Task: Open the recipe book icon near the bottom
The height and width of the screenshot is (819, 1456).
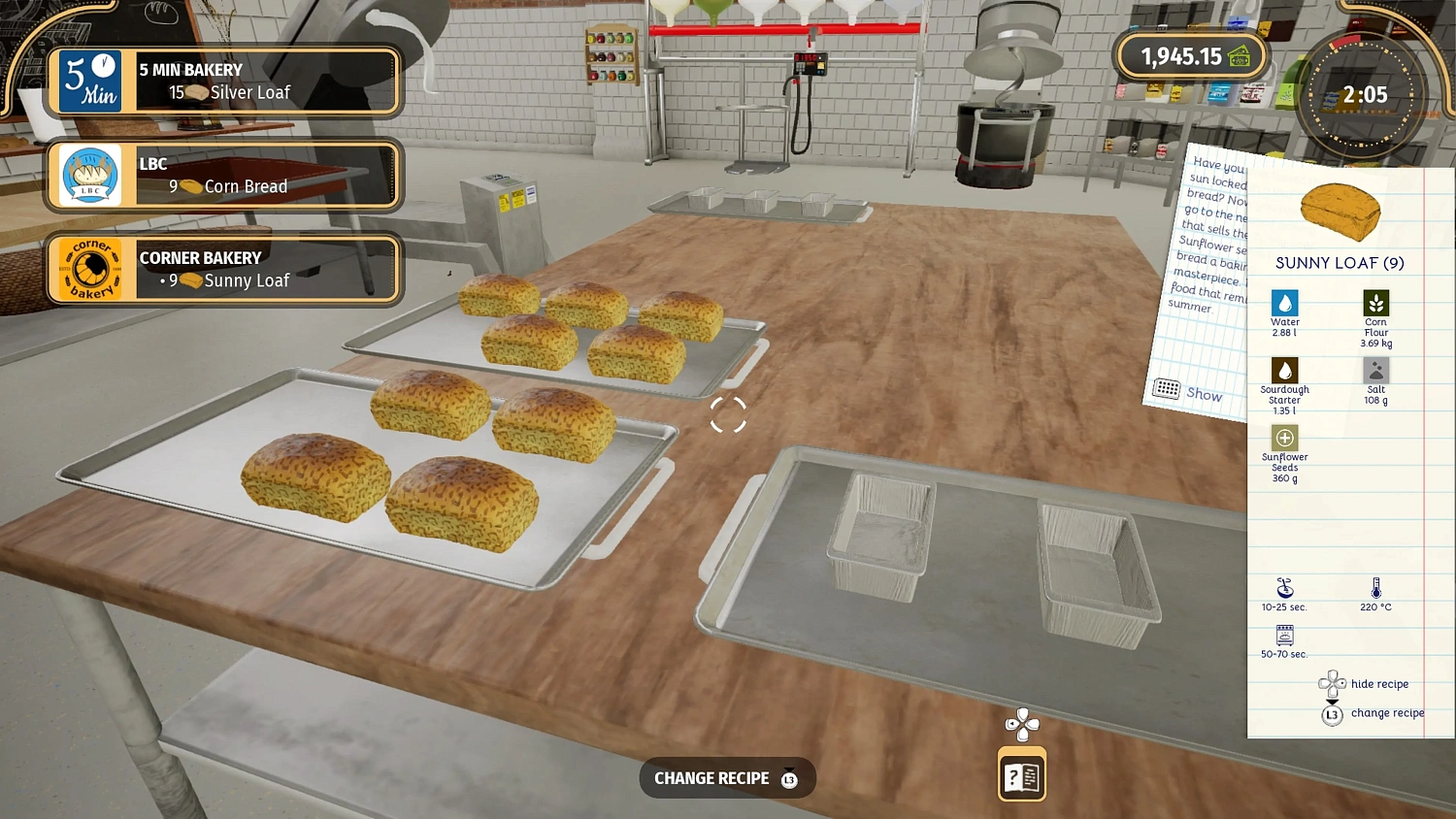Action: click(1021, 773)
